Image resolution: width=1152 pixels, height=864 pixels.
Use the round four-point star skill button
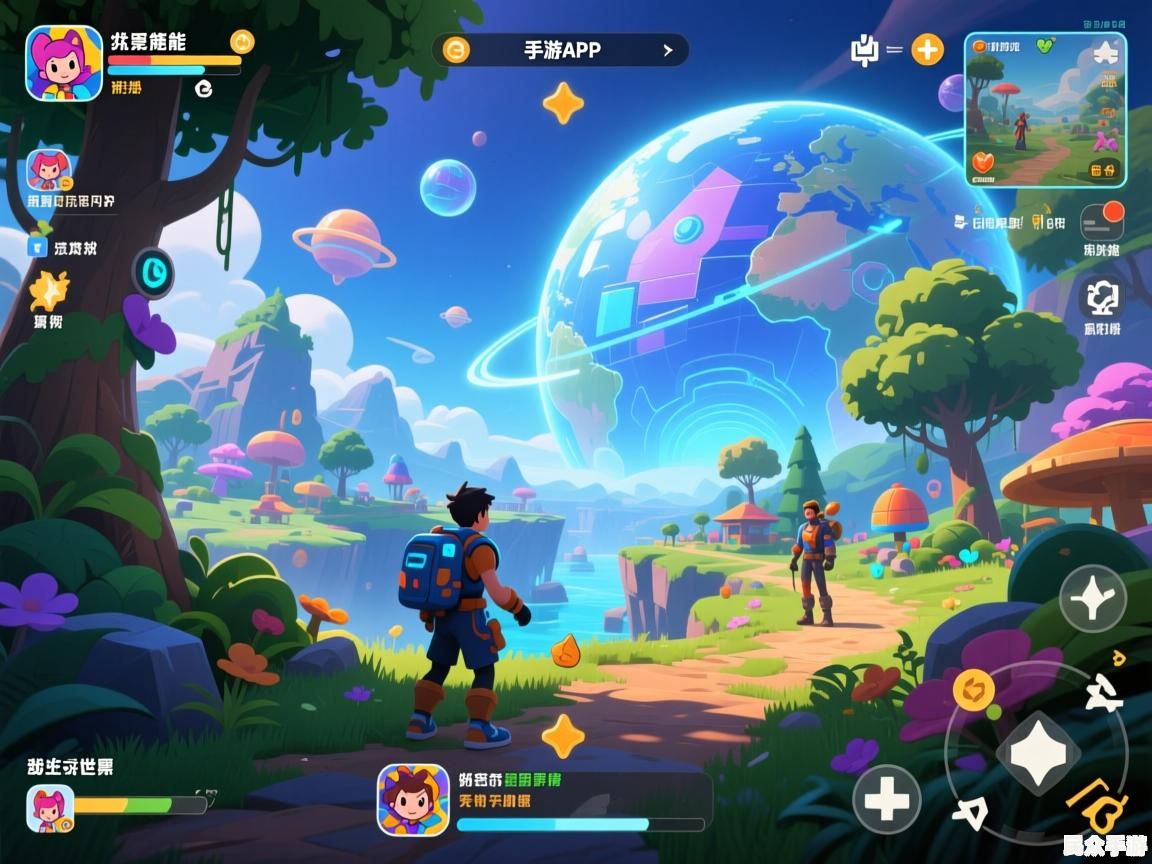coord(1092,598)
